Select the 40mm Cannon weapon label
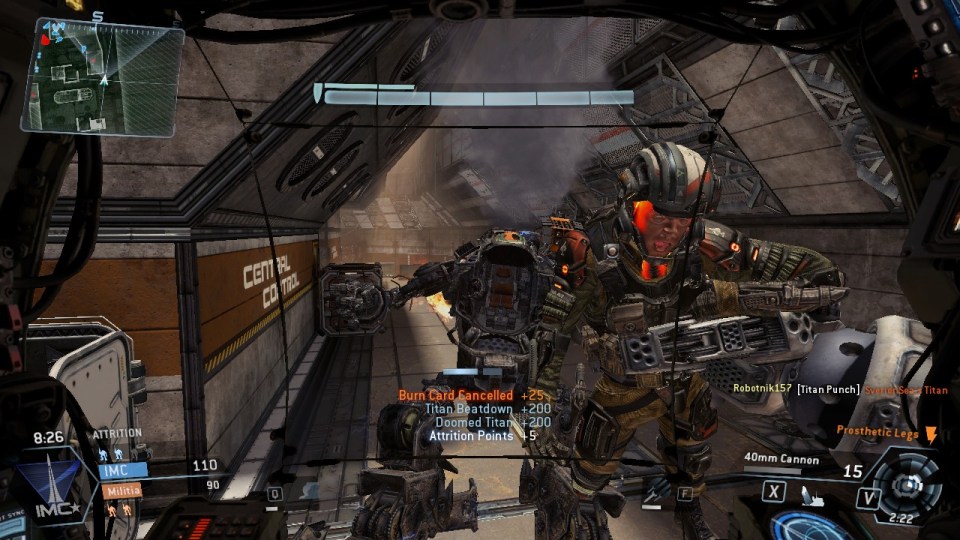 tap(781, 460)
